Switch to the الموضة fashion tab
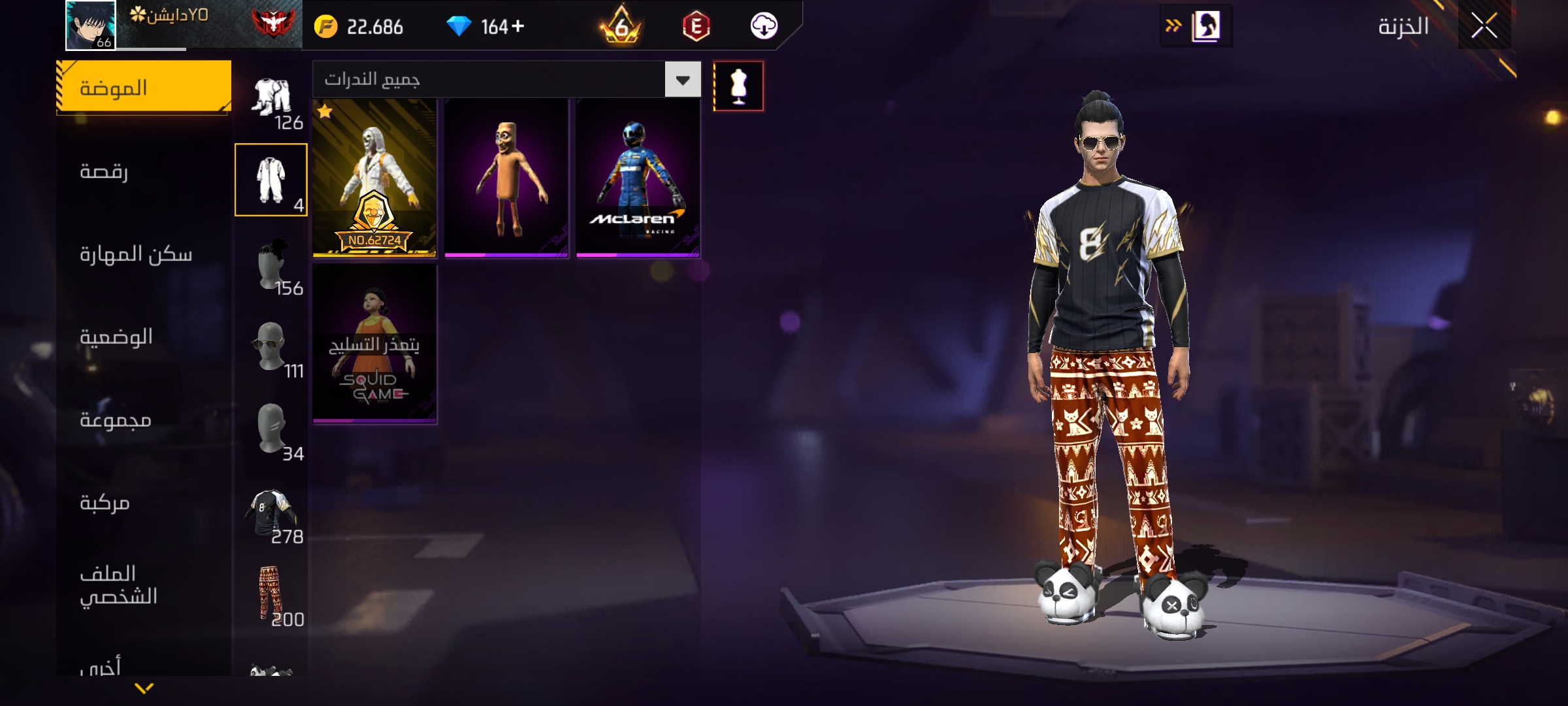Viewport: 1568px width, 706px height. point(144,88)
